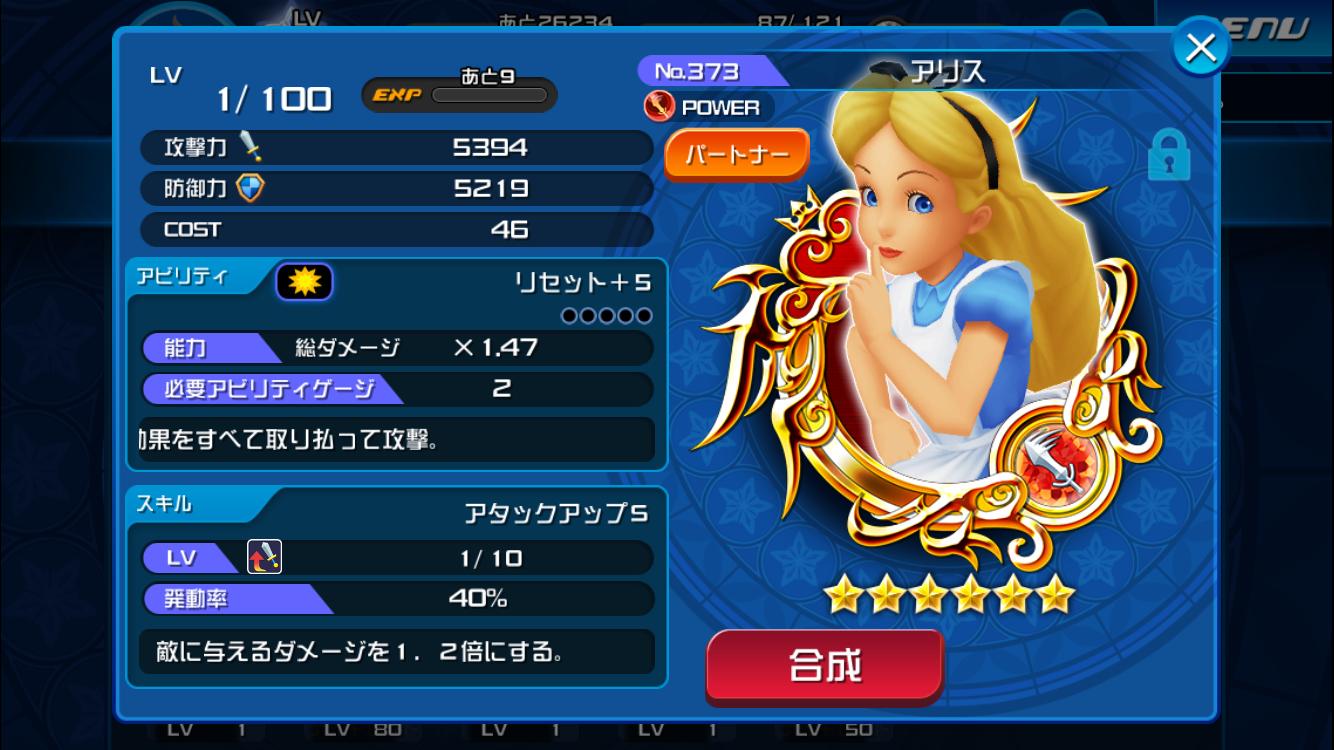This screenshot has width=1334, height=750.
Task: Tap the red 合成 synthesis button
Action: pyautogui.click(x=825, y=666)
